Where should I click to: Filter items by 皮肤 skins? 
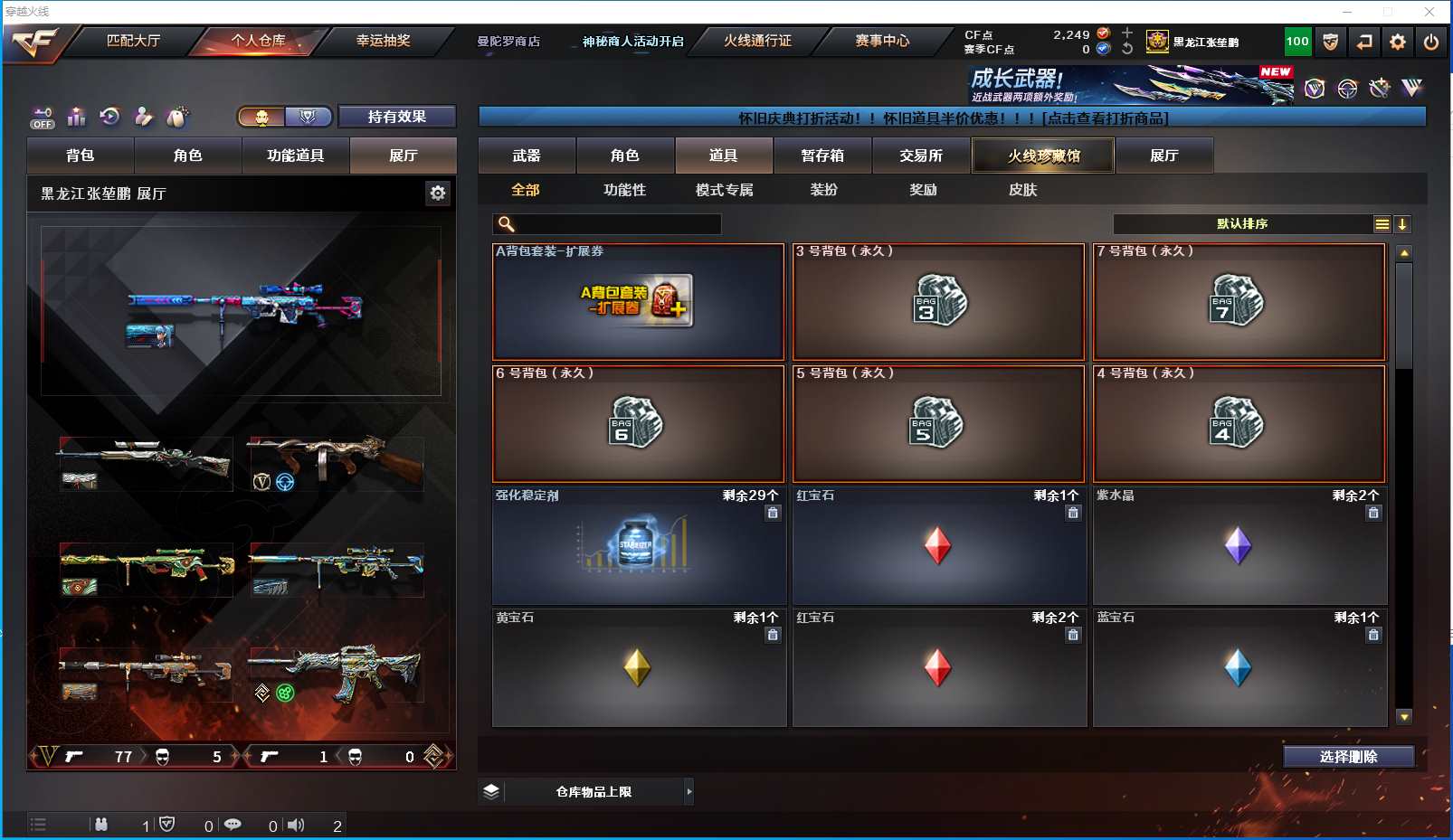click(x=1022, y=190)
